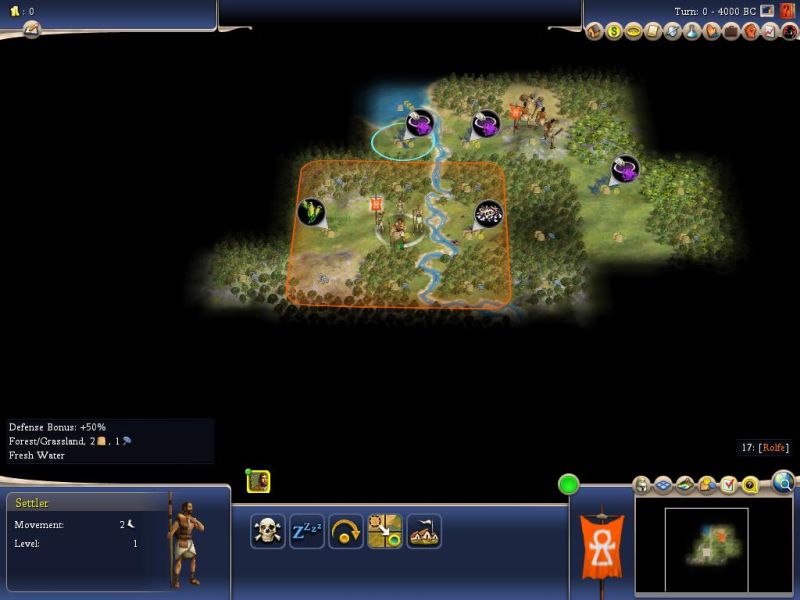Screen dimensions: 800x600
Task: Open the Foreign Advisor briefcase icon
Action: (731, 32)
